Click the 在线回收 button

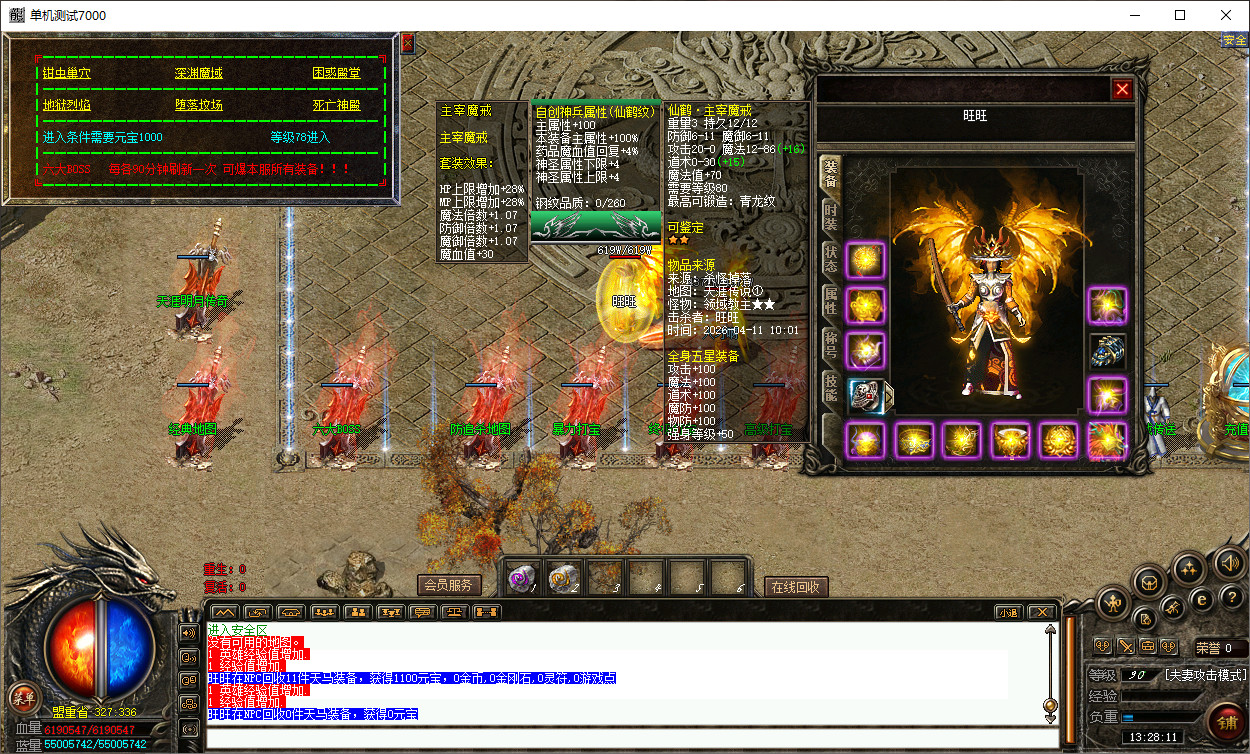coord(796,587)
